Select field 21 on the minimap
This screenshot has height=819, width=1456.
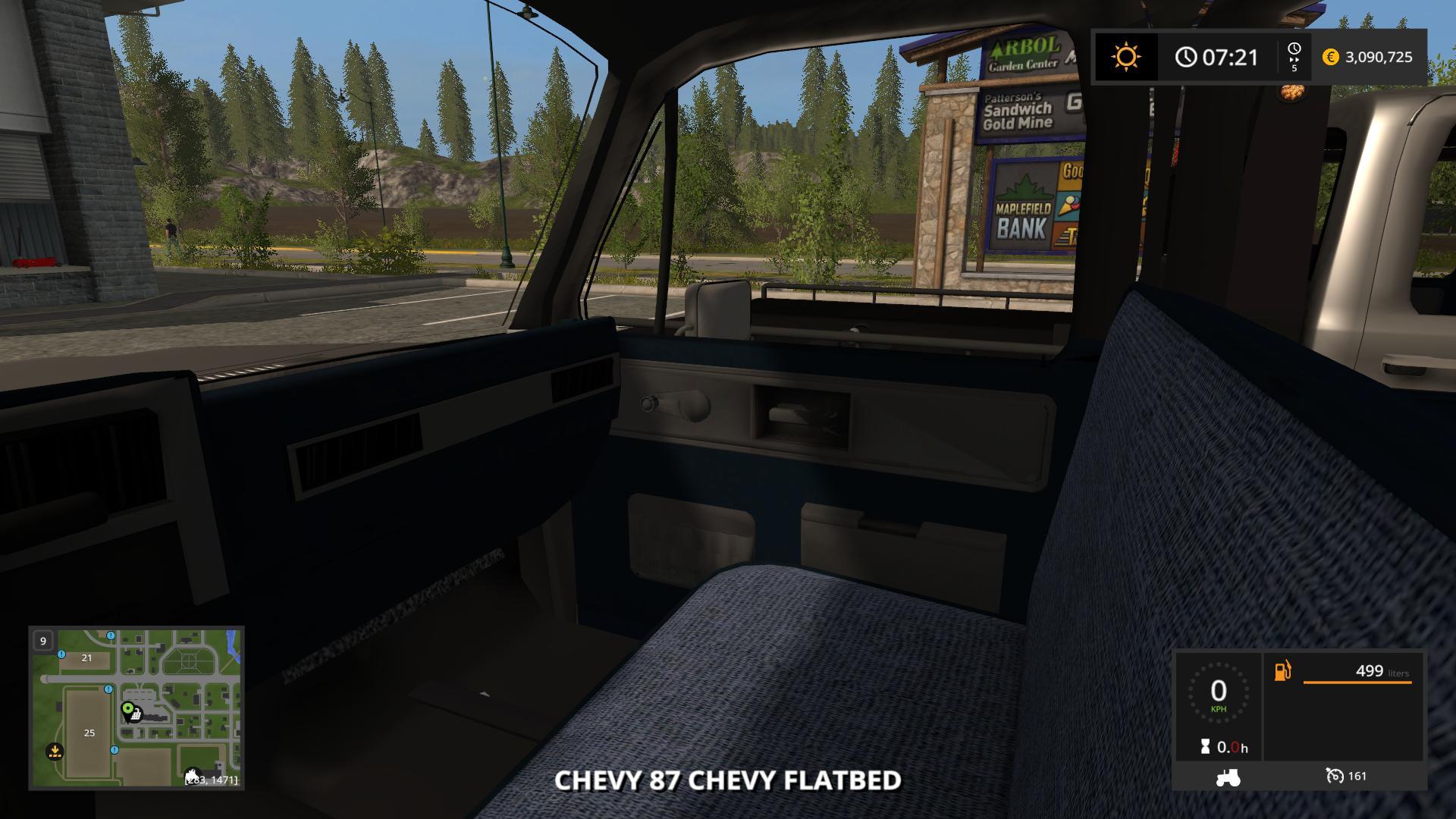86,658
